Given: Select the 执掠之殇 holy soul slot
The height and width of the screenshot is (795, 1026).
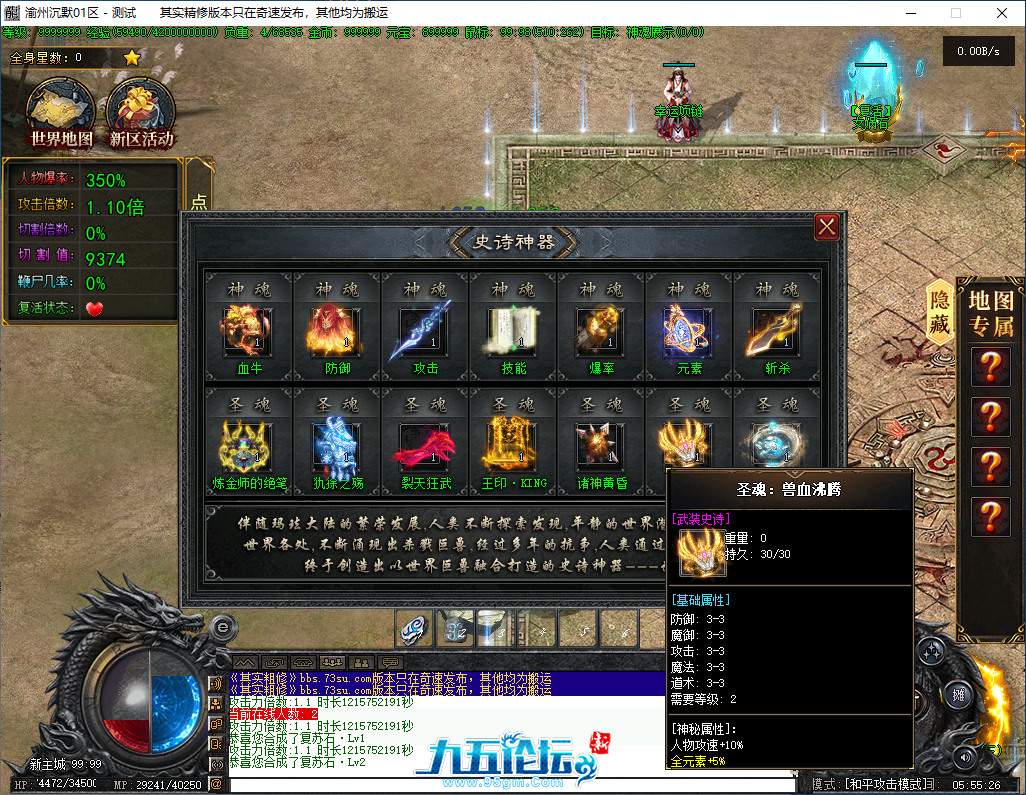Looking at the screenshot, I should pyautogui.click(x=335, y=445).
